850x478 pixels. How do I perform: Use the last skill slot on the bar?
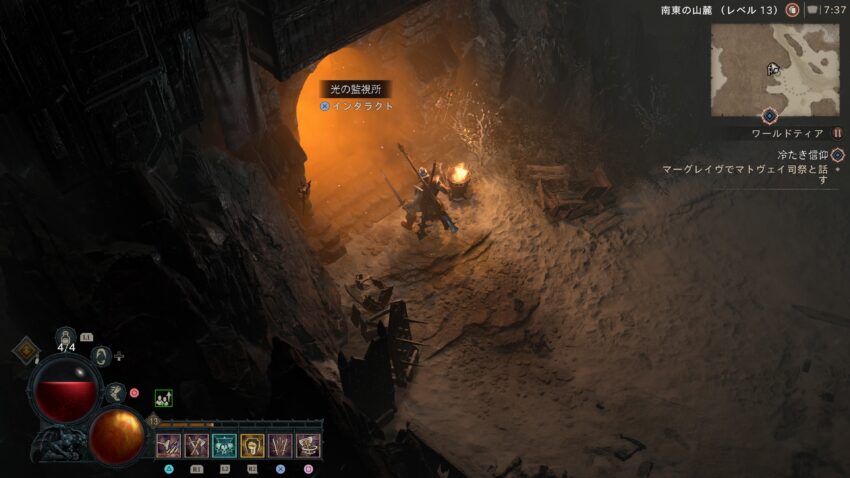[x=308, y=446]
